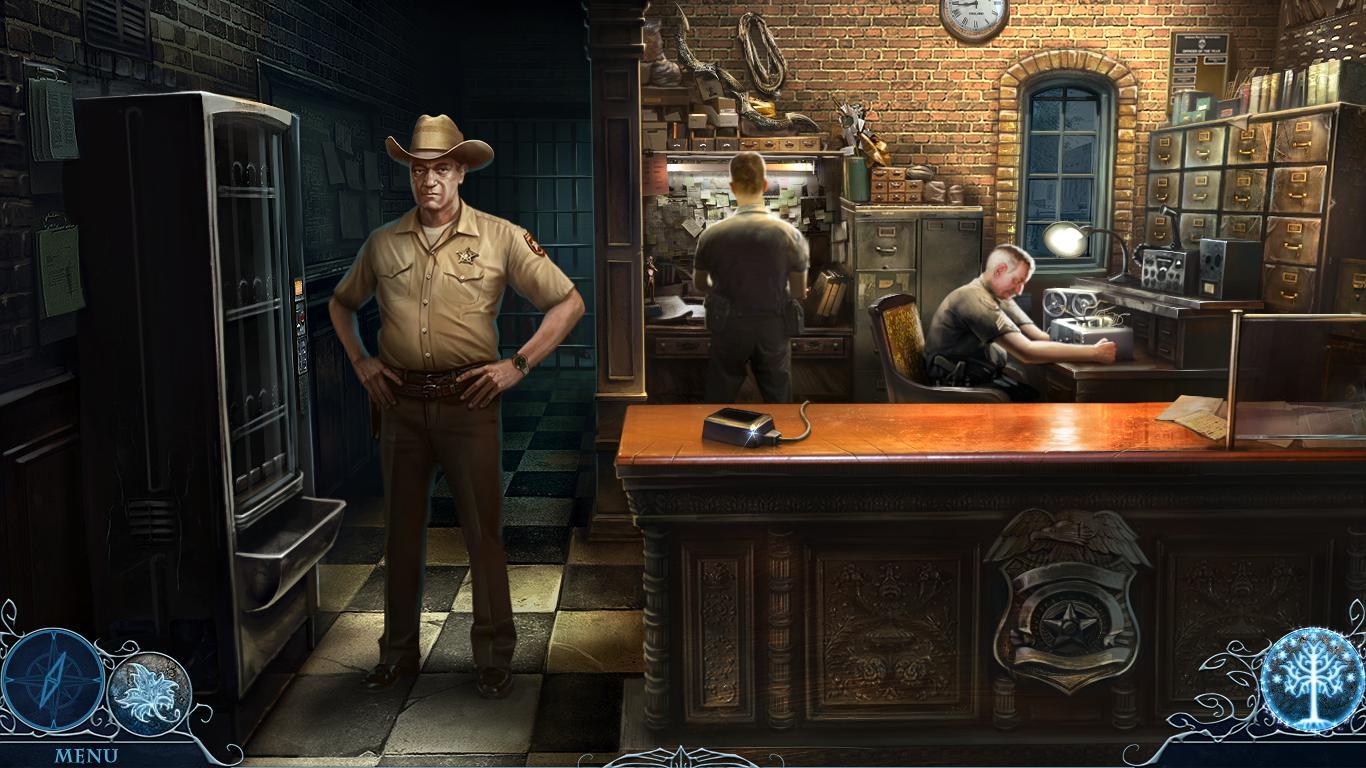The width and height of the screenshot is (1366, 768).
Task: Talk to the sheriff in the hat
Action: pyautogui.click(x=438, y=300)
